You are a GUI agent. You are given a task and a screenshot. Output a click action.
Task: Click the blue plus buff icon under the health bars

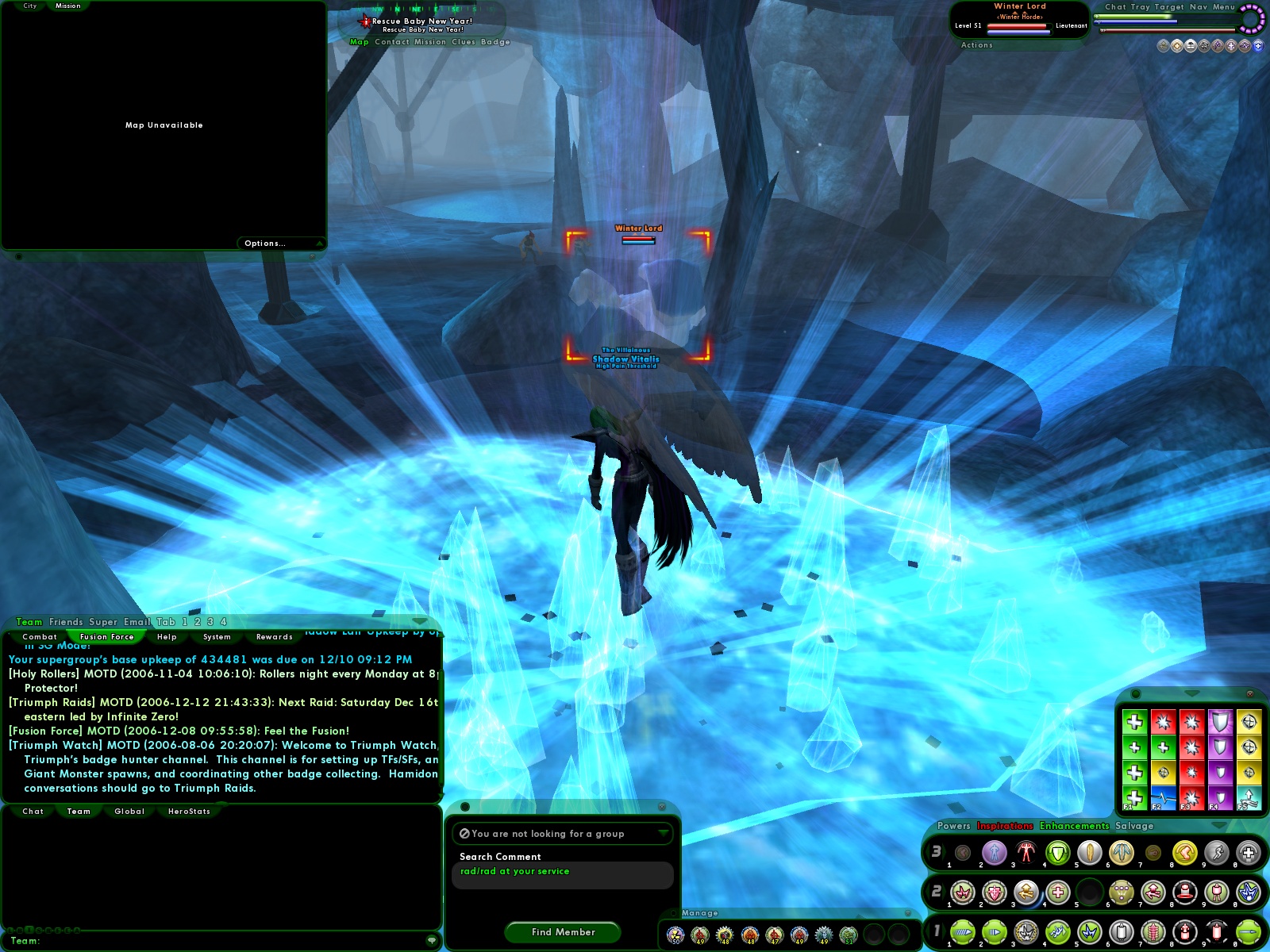coord(1258,45)
